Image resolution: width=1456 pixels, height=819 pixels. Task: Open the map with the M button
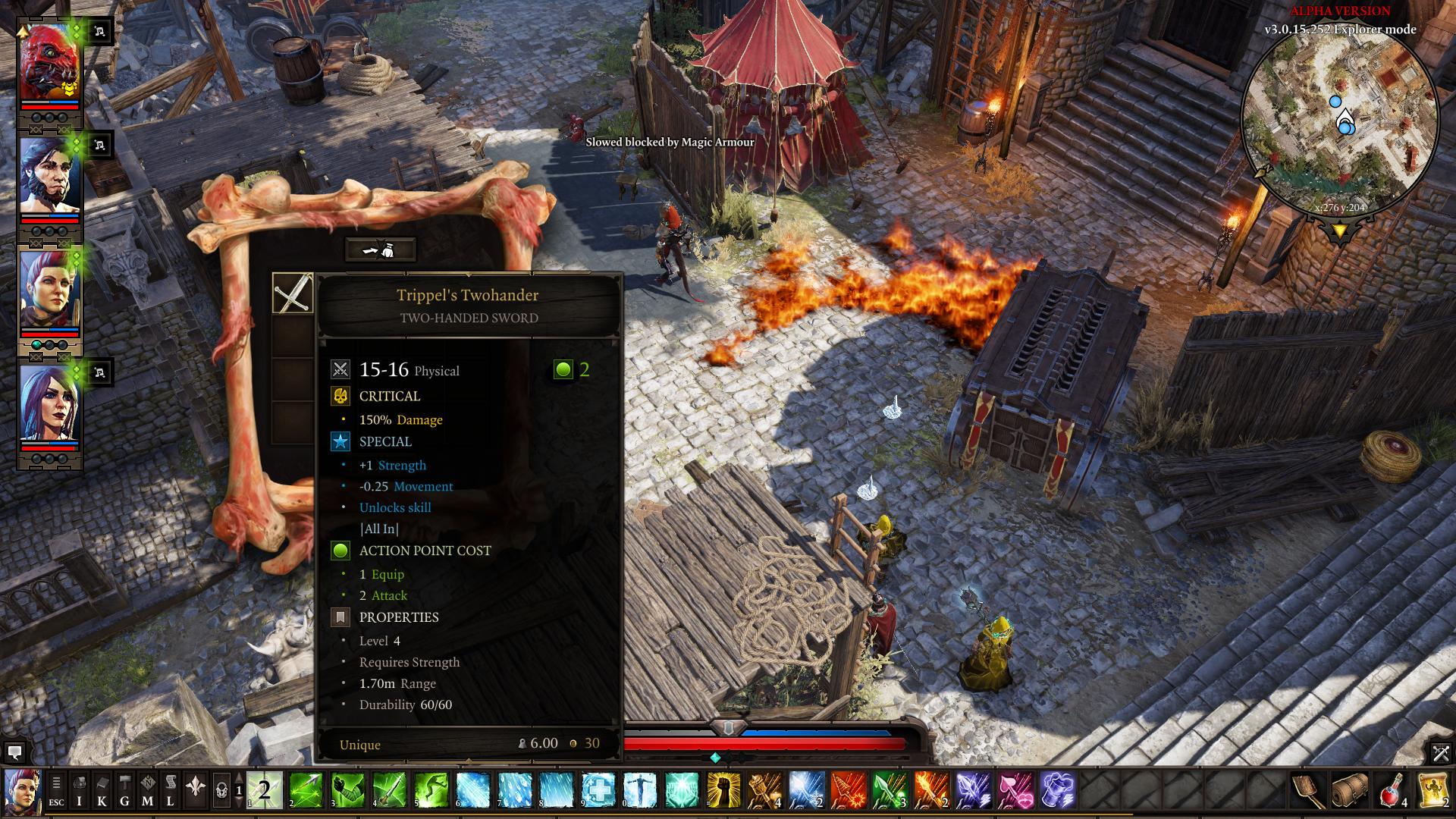[x=147, y=790]
